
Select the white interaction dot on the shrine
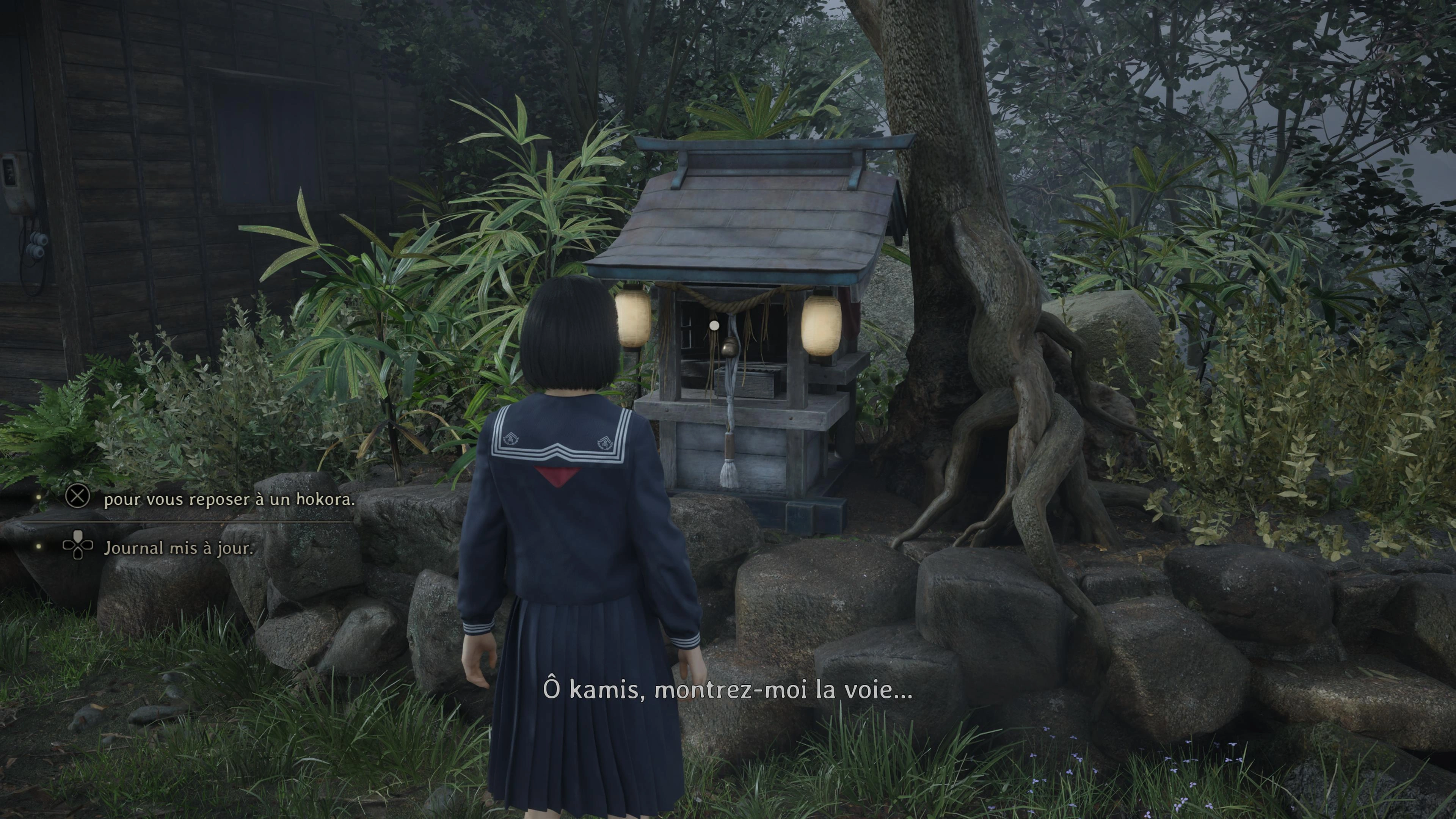click(x=714, y=326)
